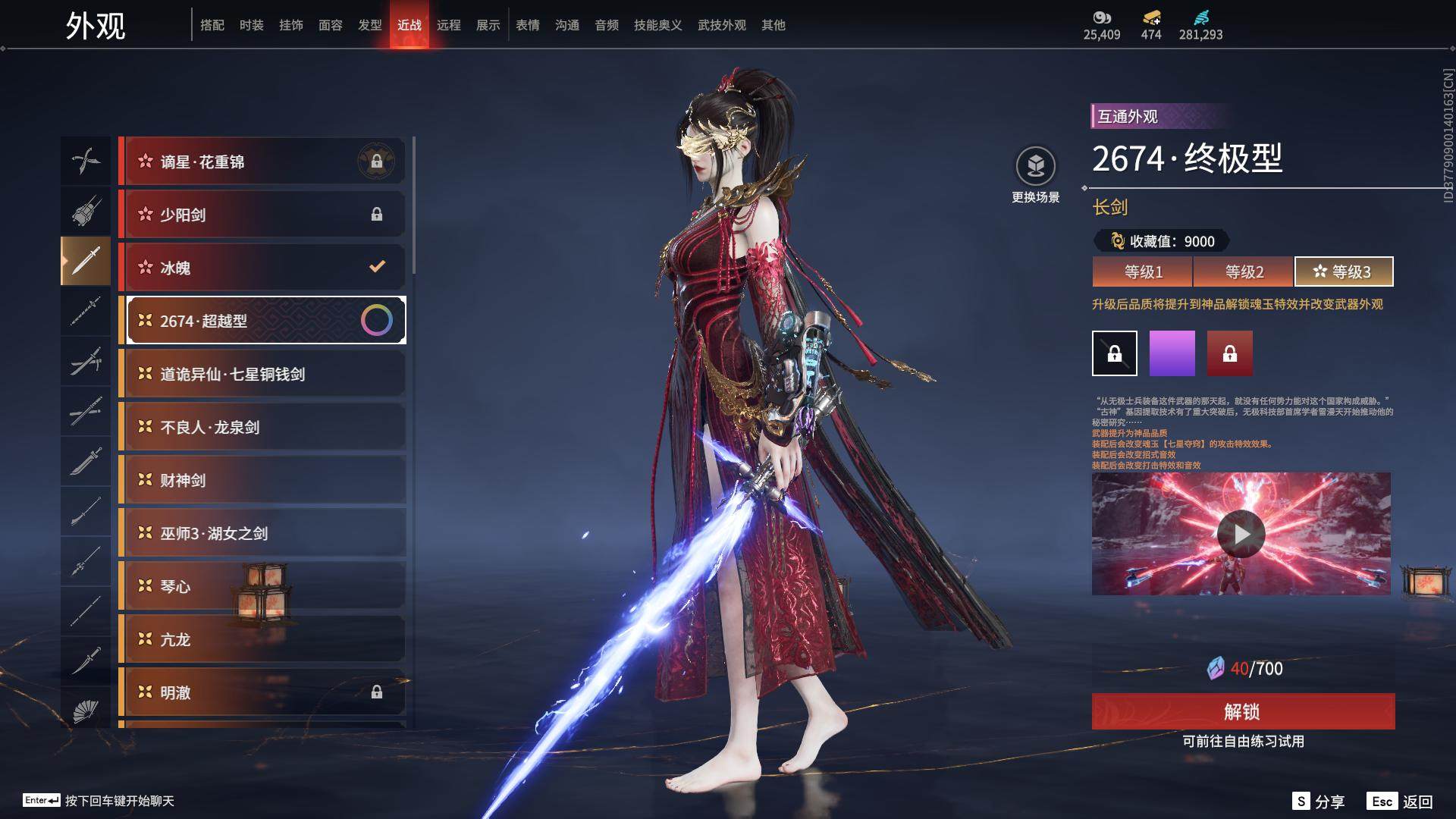1456x819 pixels.
Task: Select the 2674·超越型 skin entry
Action: tap(262, 321)
